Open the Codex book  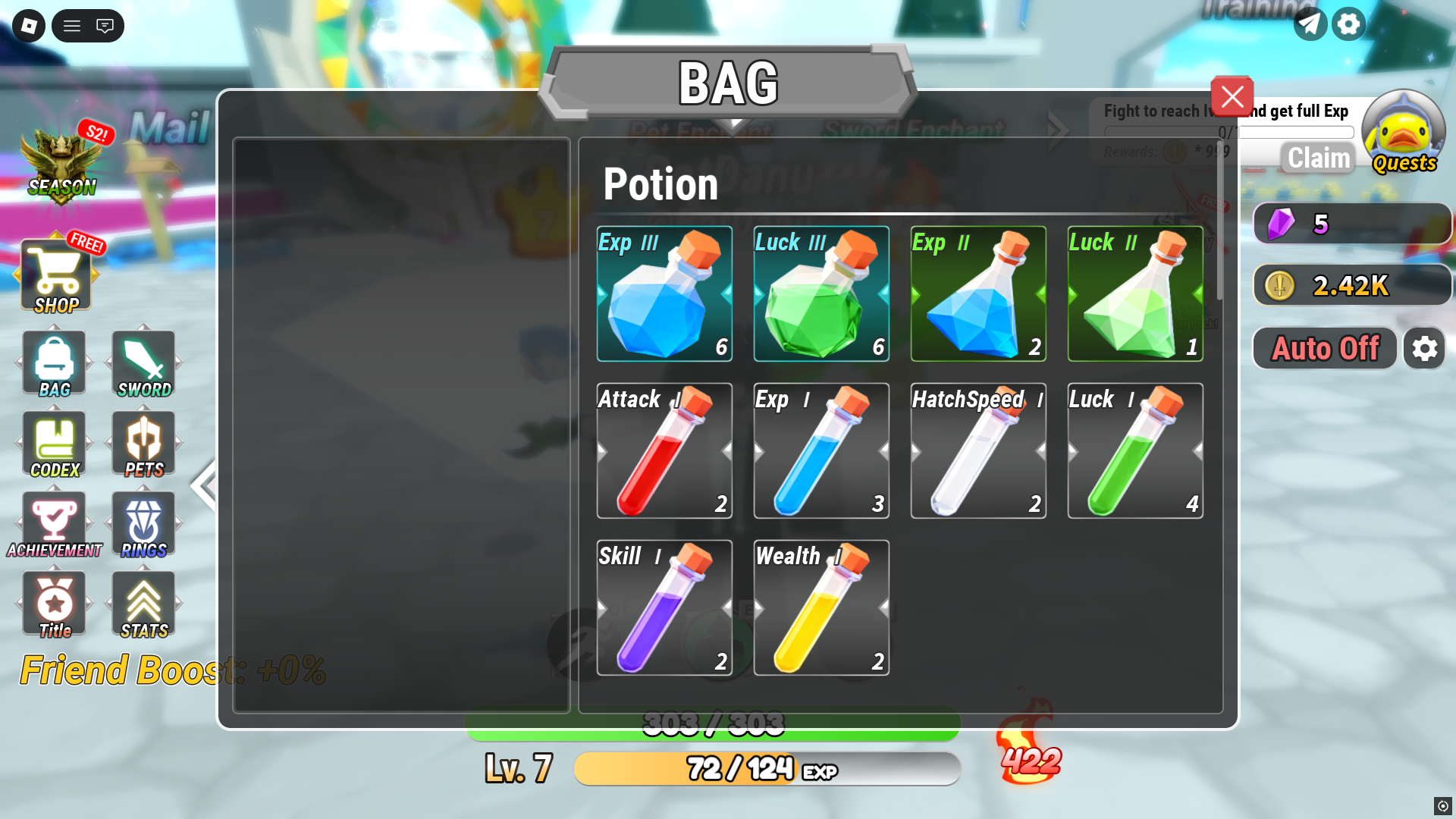(55, 444)
